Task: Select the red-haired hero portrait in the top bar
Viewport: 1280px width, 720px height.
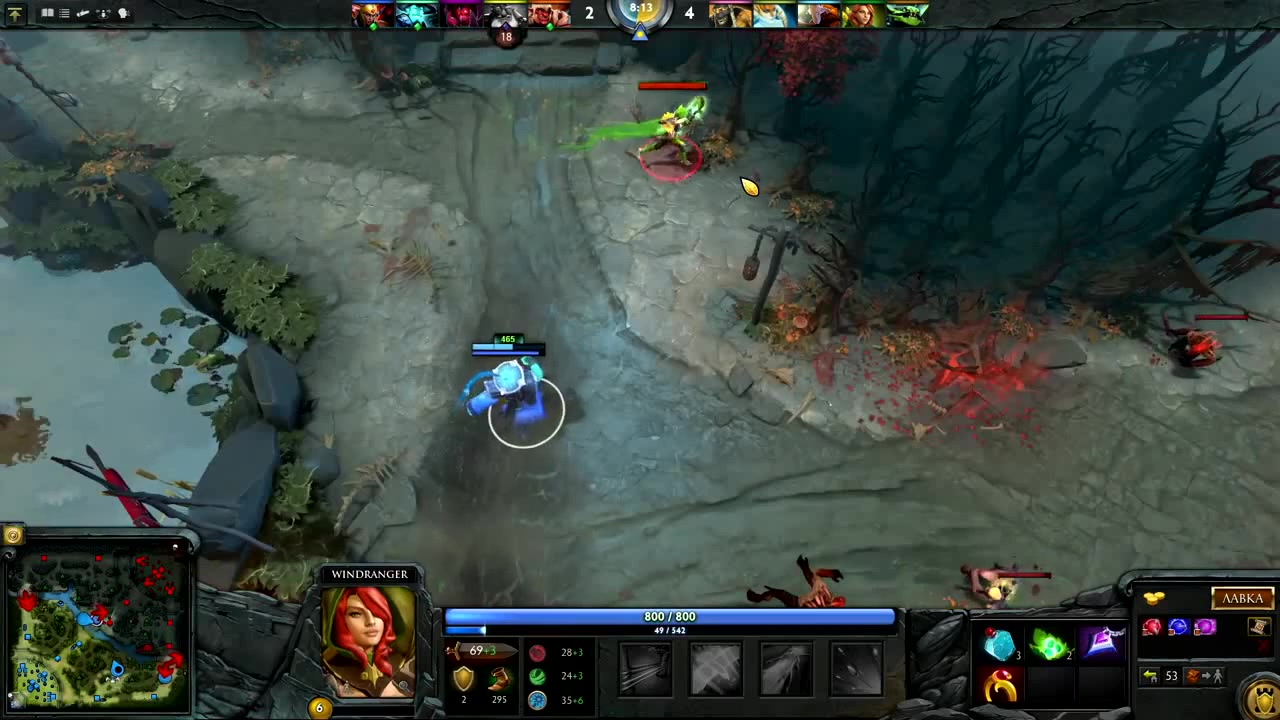Action: 860,14
